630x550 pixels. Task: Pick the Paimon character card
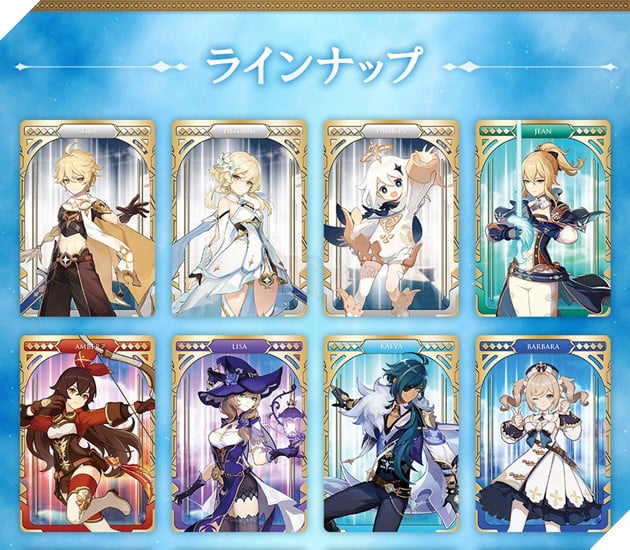391,220
